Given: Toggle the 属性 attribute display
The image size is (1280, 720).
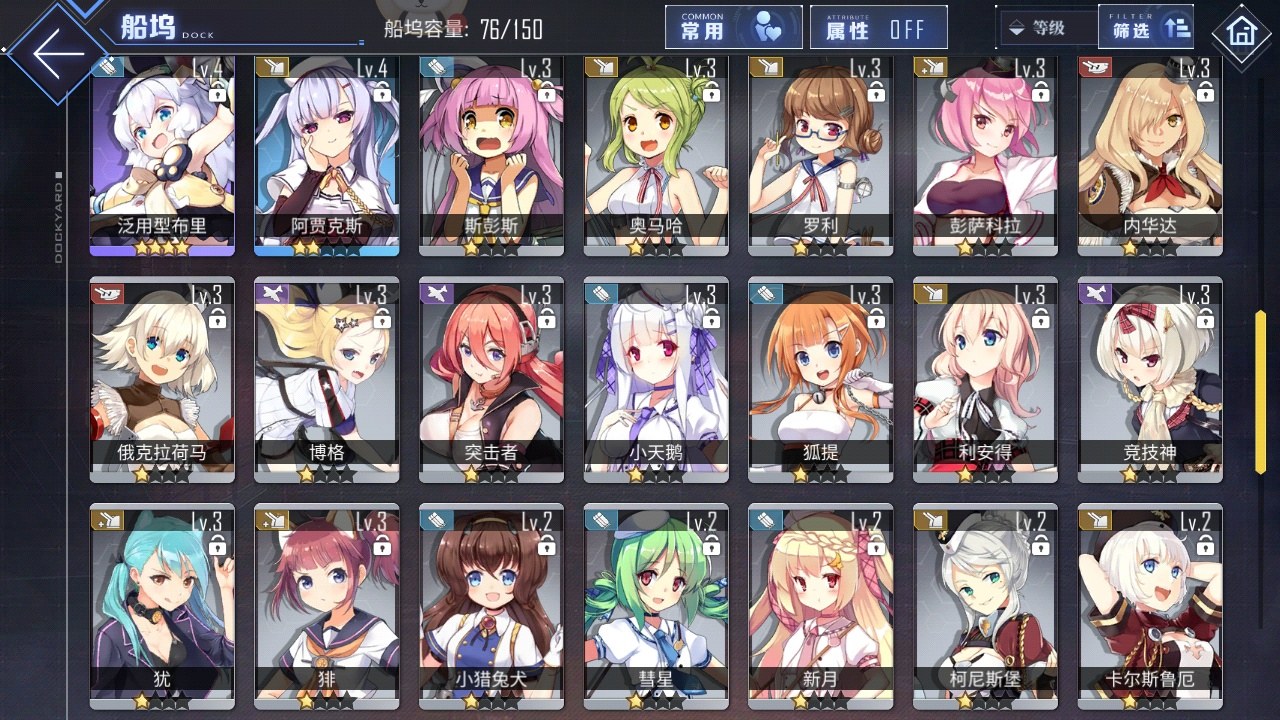Looking at the screenshot, I should (x=879, y=28).
